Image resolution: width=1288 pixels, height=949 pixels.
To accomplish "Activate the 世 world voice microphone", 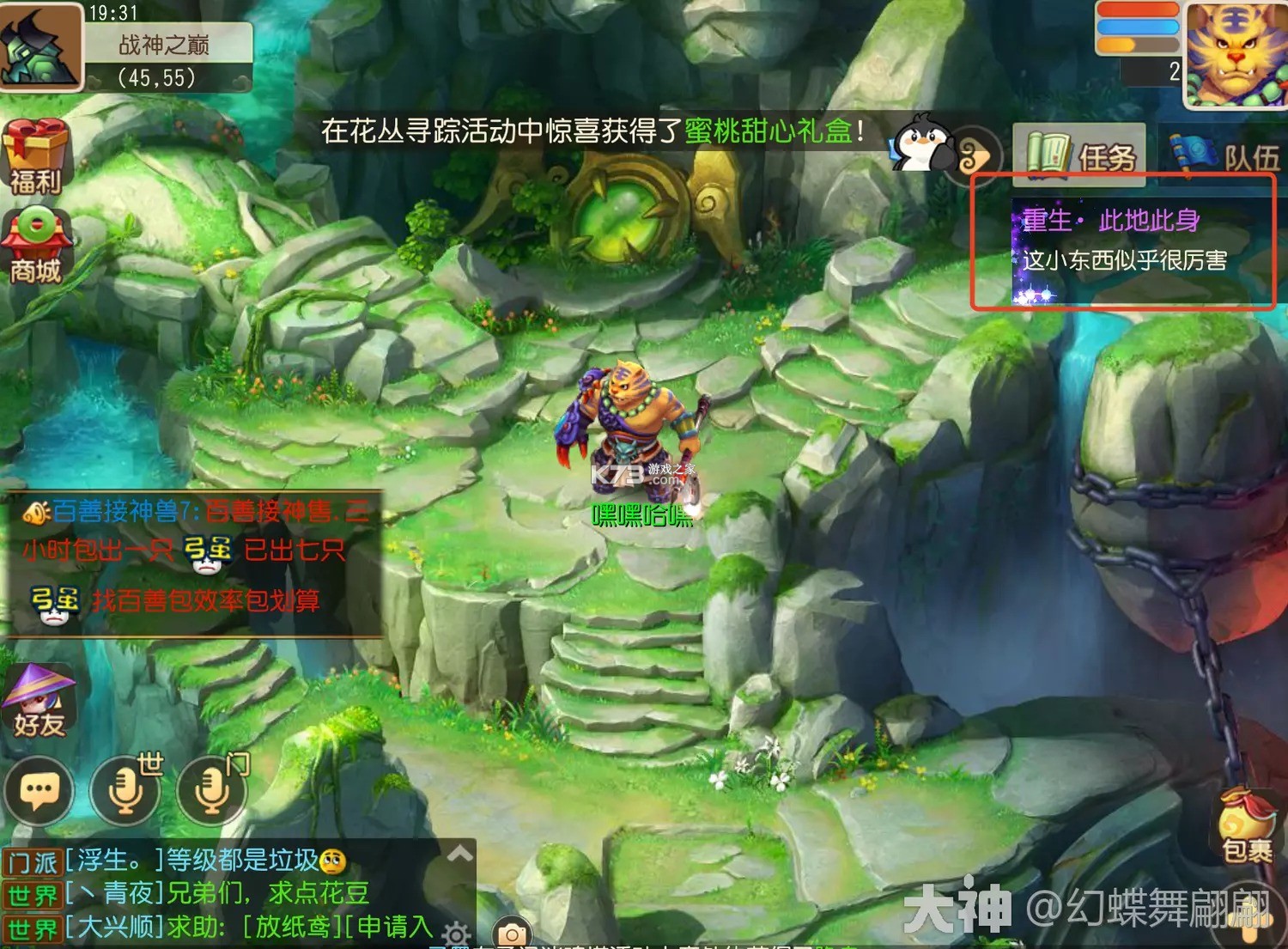I will coord(127,788).
